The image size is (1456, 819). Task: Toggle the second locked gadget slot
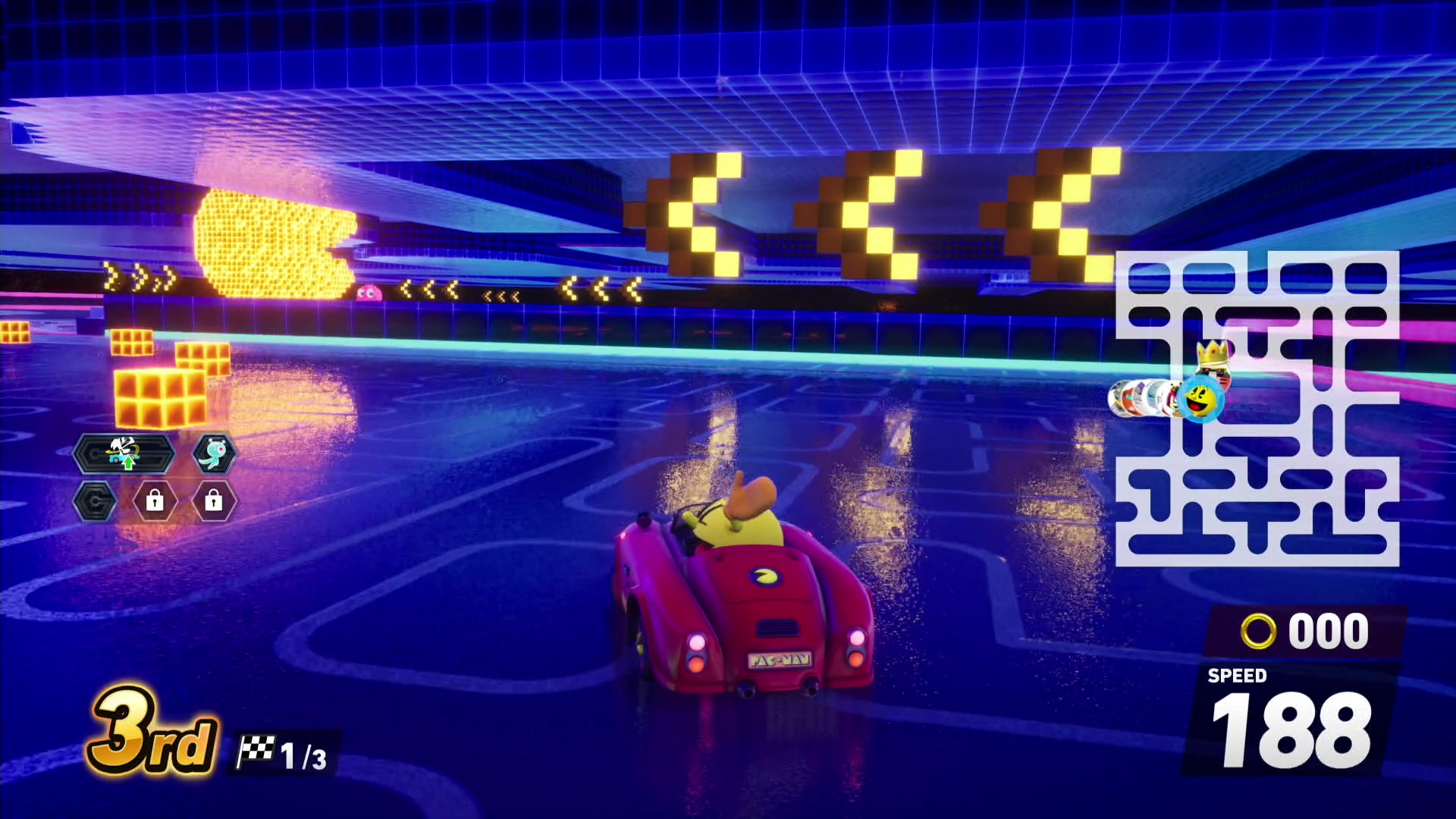[213, 501]
